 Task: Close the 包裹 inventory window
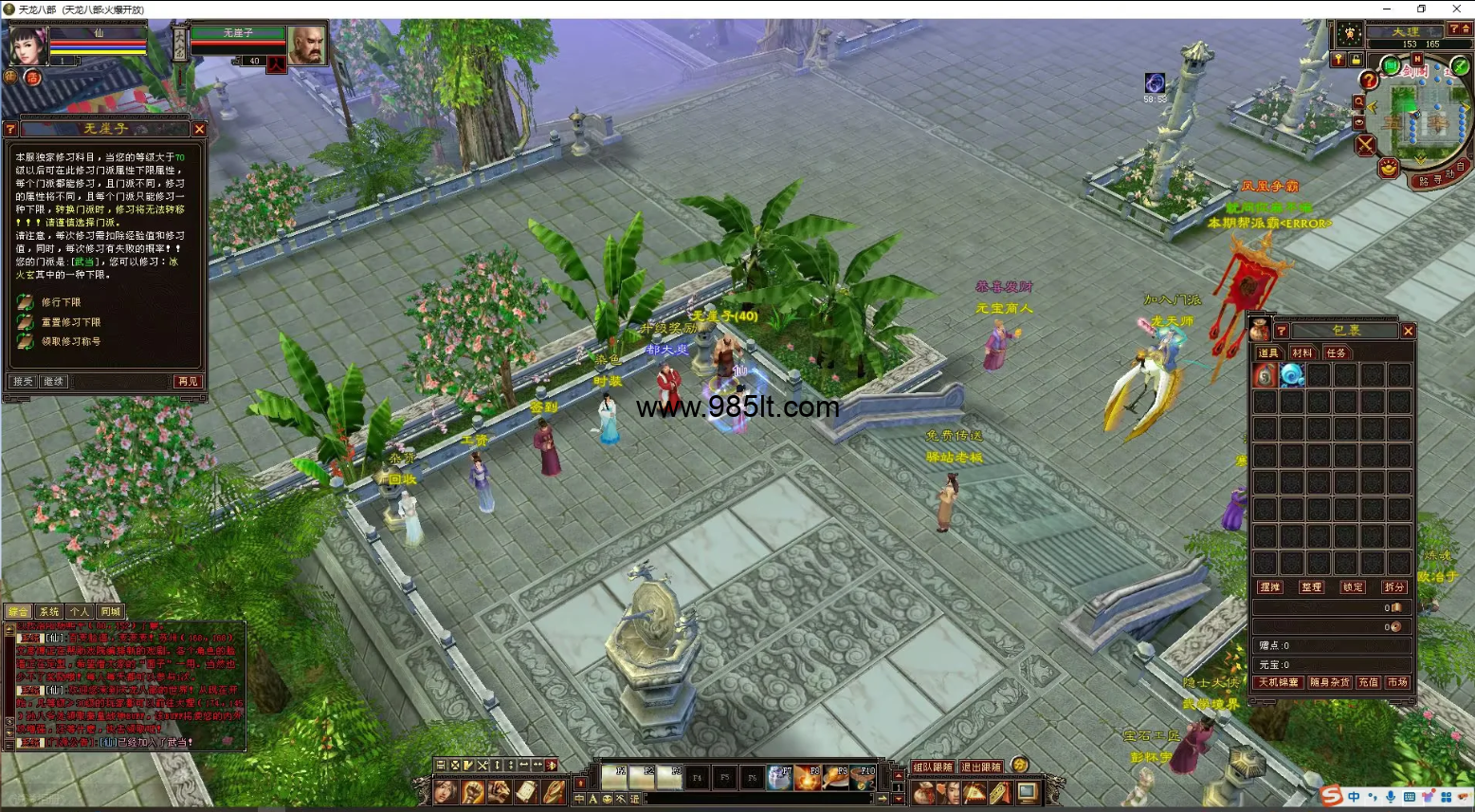[1408, 331]
